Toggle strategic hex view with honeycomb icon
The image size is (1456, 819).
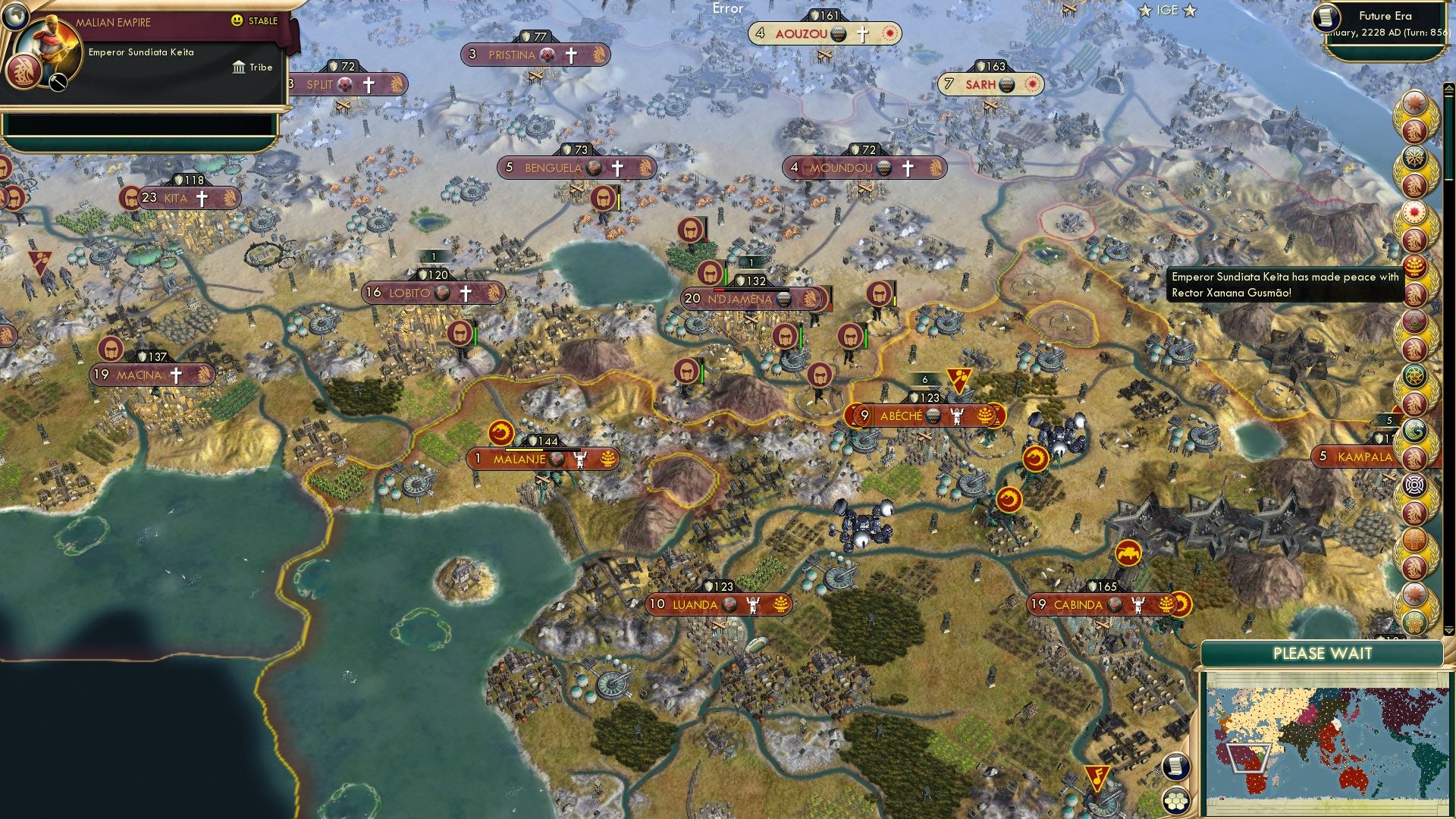coord(1175,802)
